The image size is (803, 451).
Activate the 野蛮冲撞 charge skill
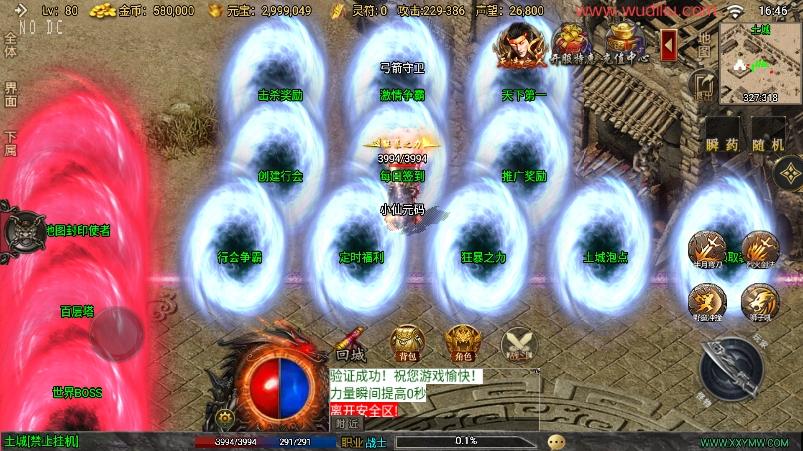click(x=707, y=300)
